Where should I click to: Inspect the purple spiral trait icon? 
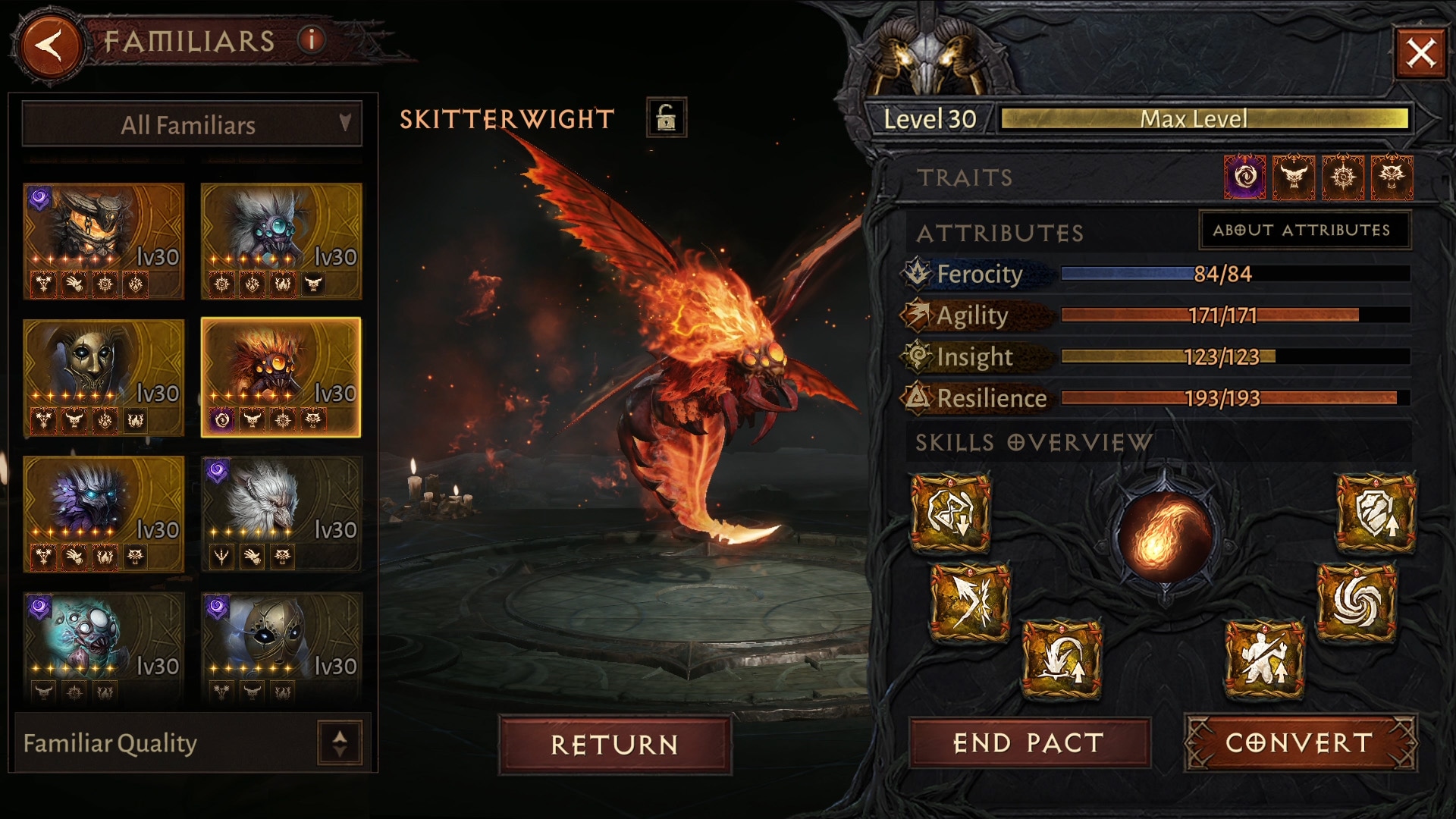(x=1244, y=177)
